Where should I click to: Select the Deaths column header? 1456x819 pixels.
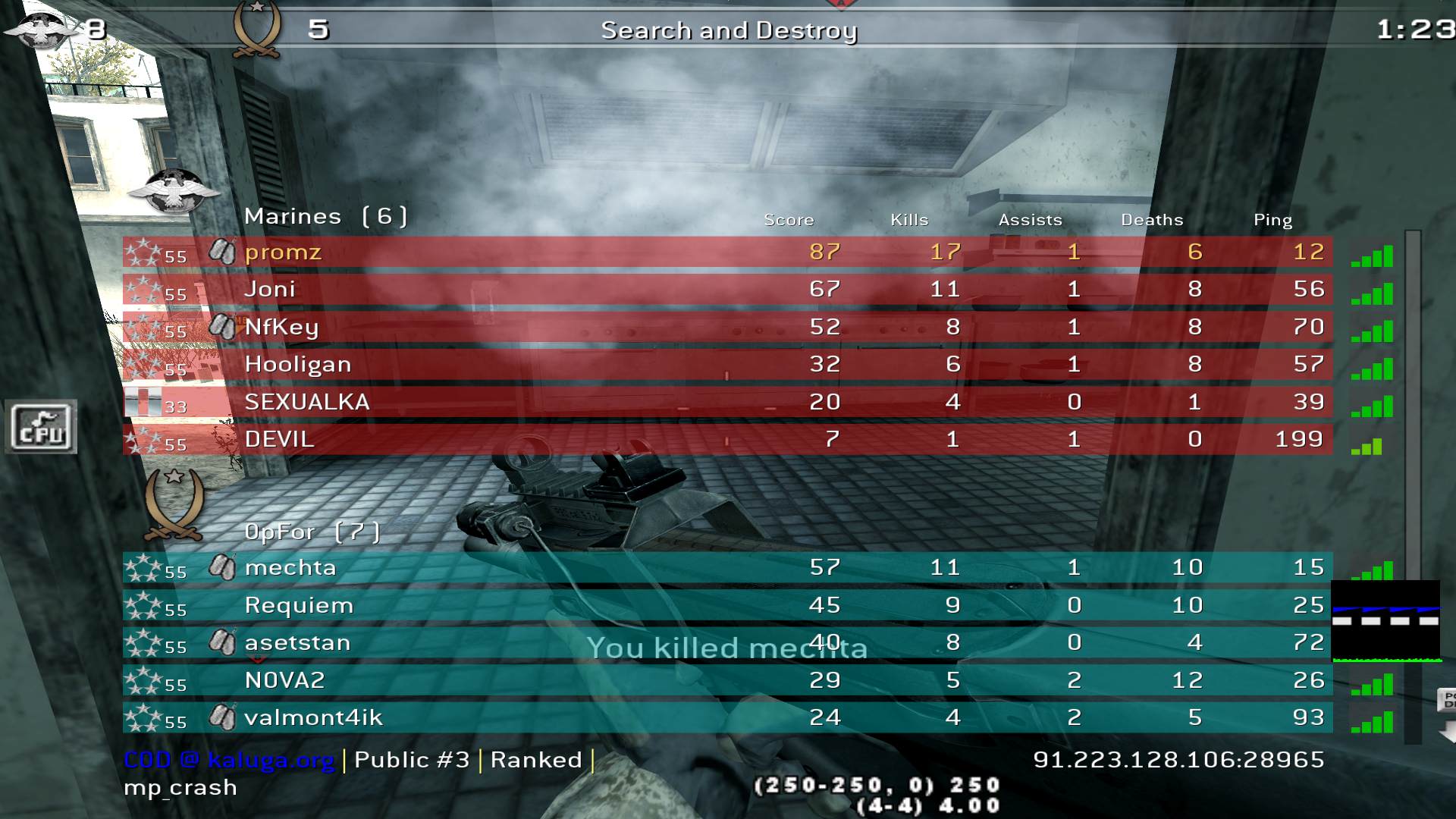(x=1152, y=220)
